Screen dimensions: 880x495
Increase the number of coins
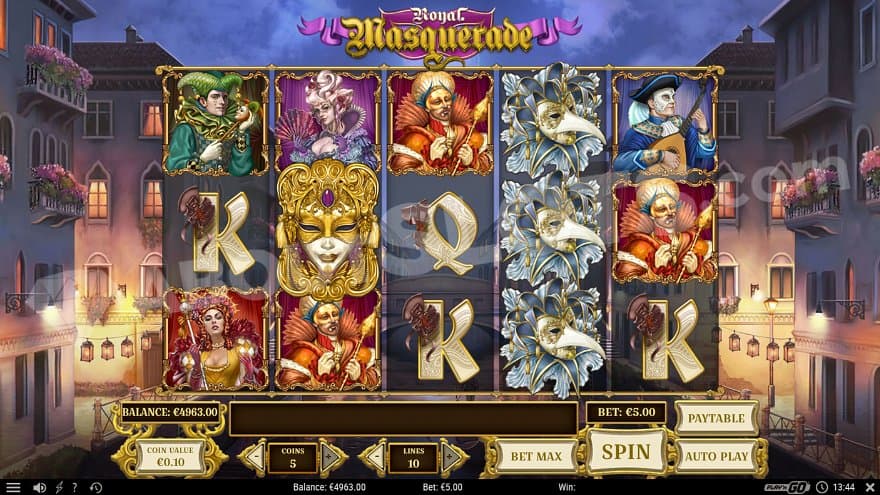(x=333, y=457)
